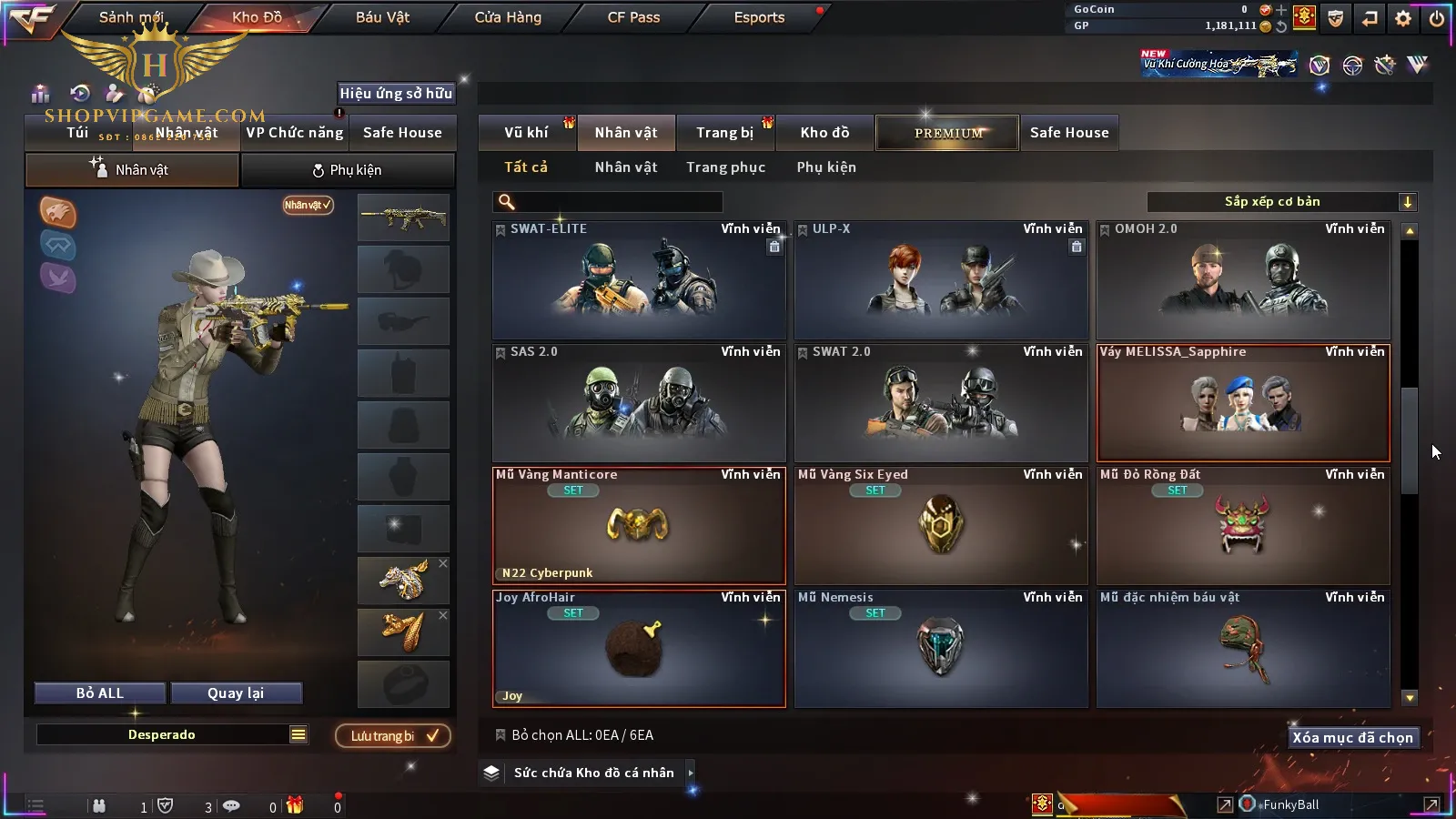Viewport: 1456px width, 819px height.
Task: Switch to the Vũ khí tab
Action: [526, 133]
